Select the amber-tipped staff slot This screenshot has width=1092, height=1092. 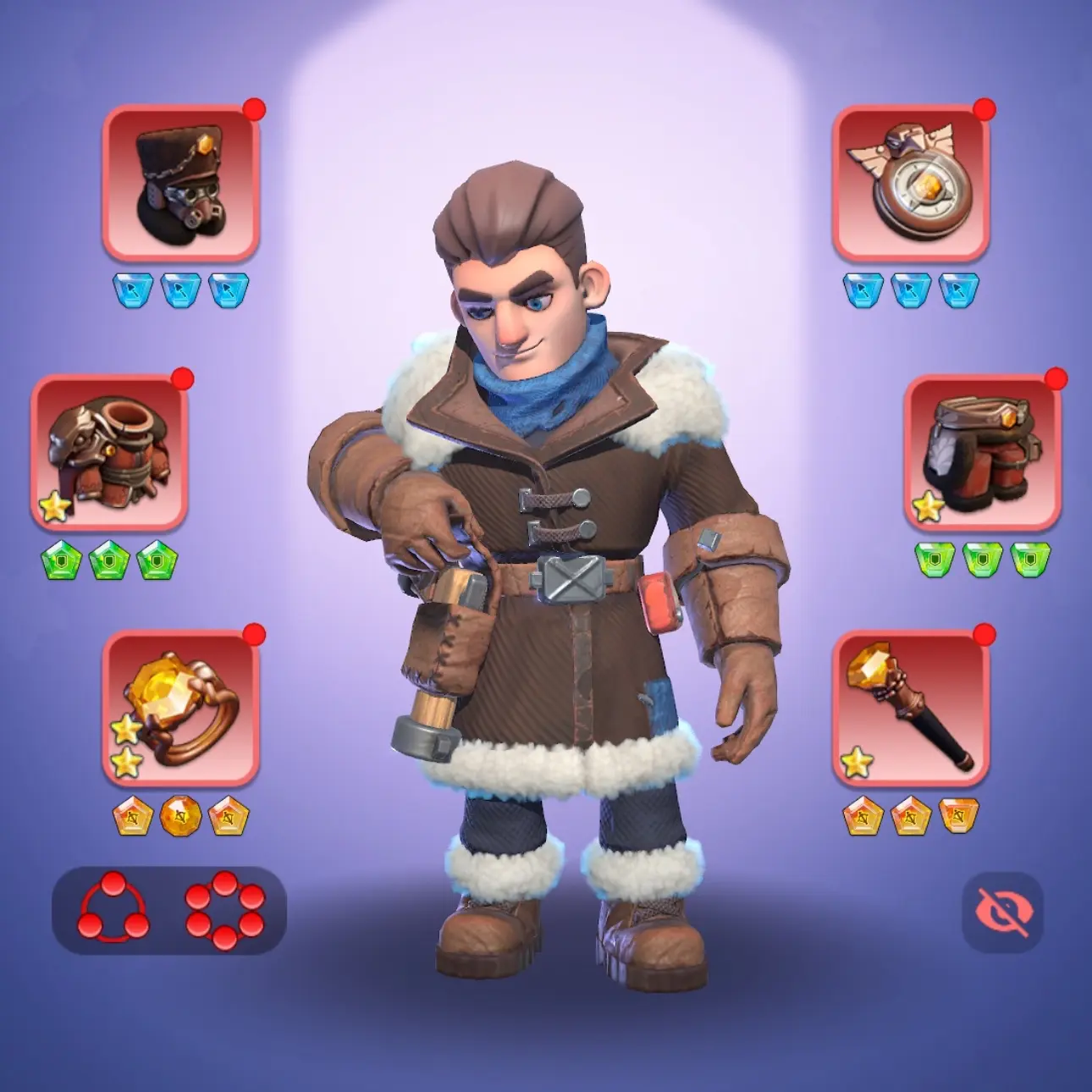pos(910,708)
